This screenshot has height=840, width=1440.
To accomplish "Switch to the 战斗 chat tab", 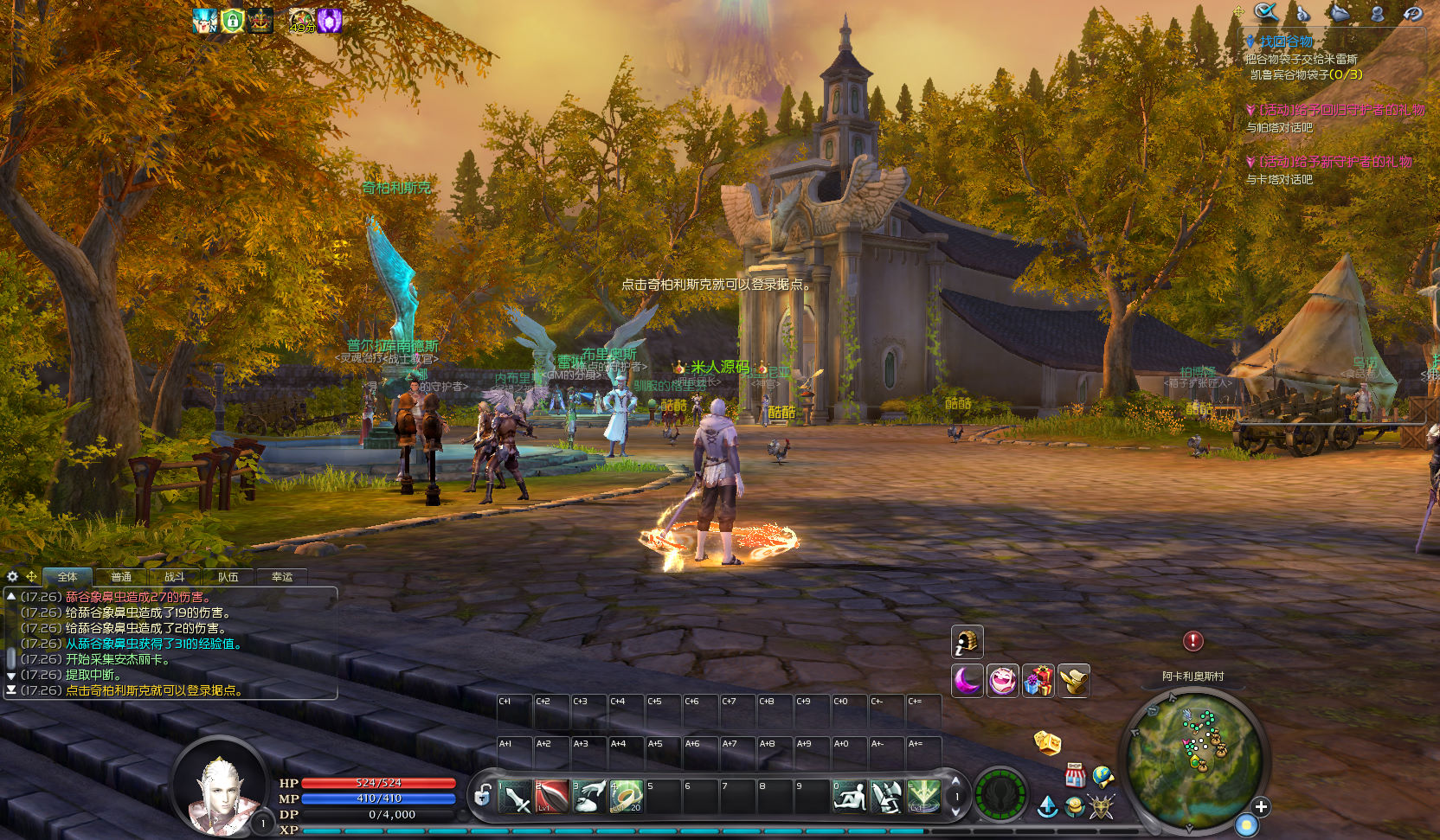I will coord(175,577).
